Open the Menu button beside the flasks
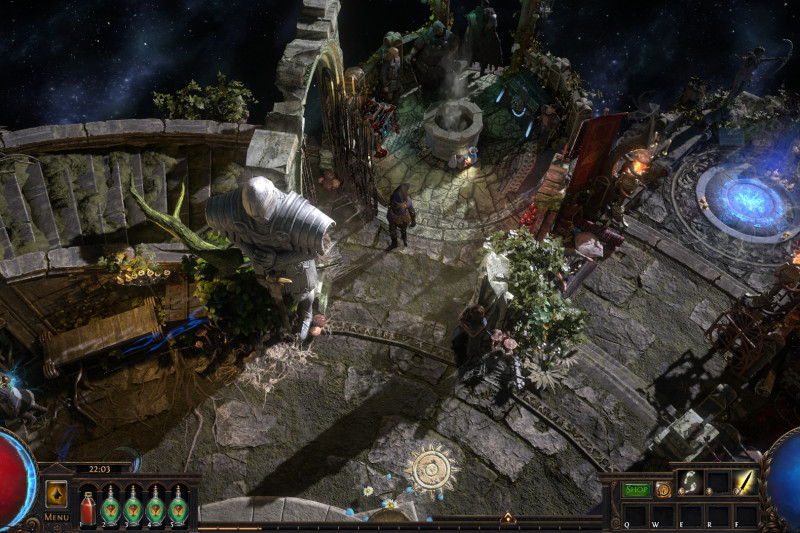 coord(56,517)
